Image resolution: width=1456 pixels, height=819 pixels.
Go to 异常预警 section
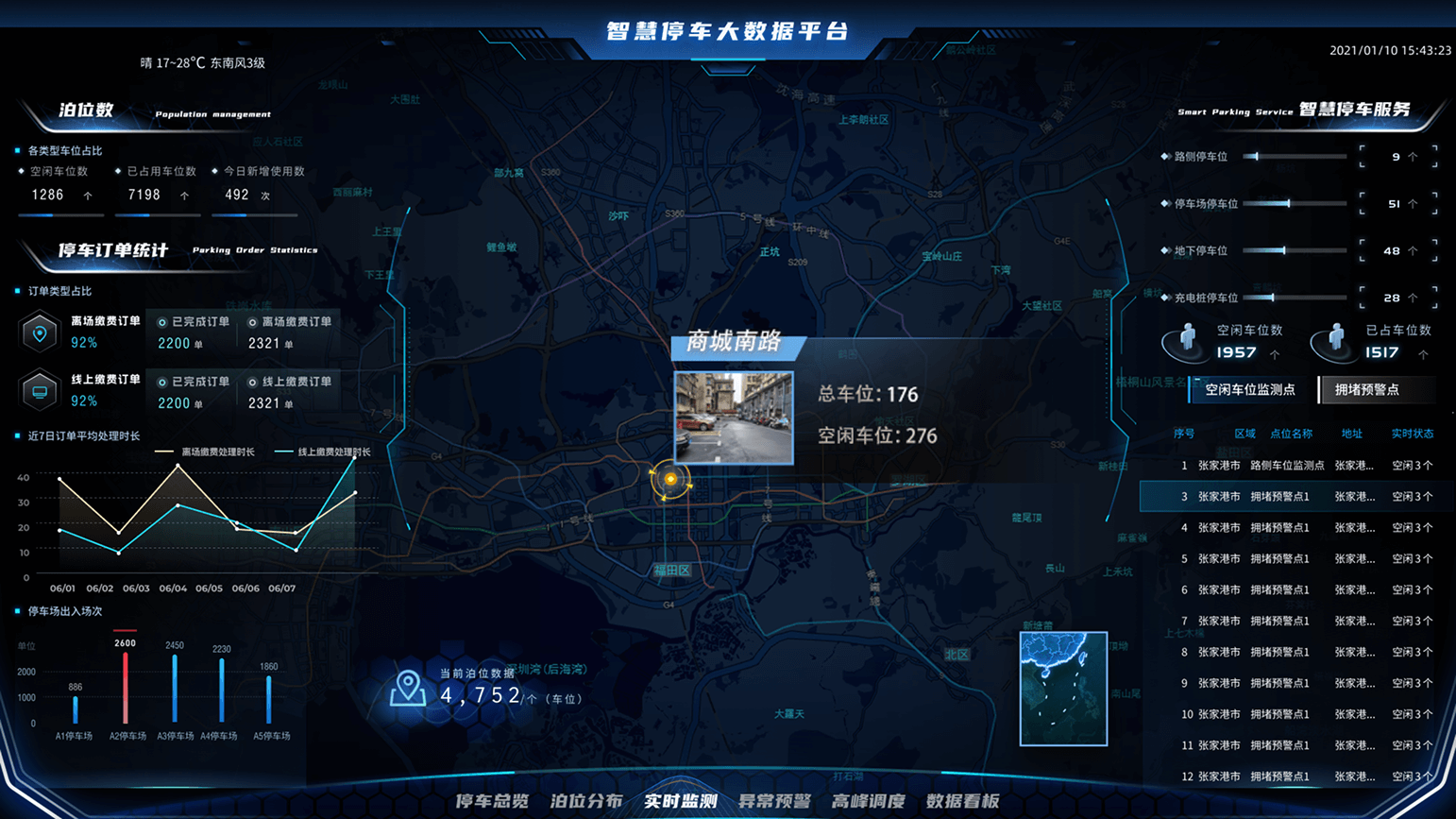pyautogui.click(x=774, y=801)
